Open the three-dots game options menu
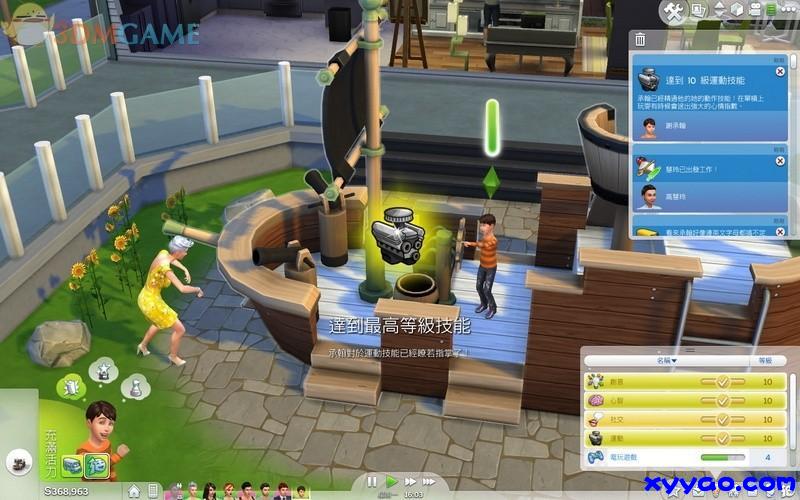 tap(790, 10)
